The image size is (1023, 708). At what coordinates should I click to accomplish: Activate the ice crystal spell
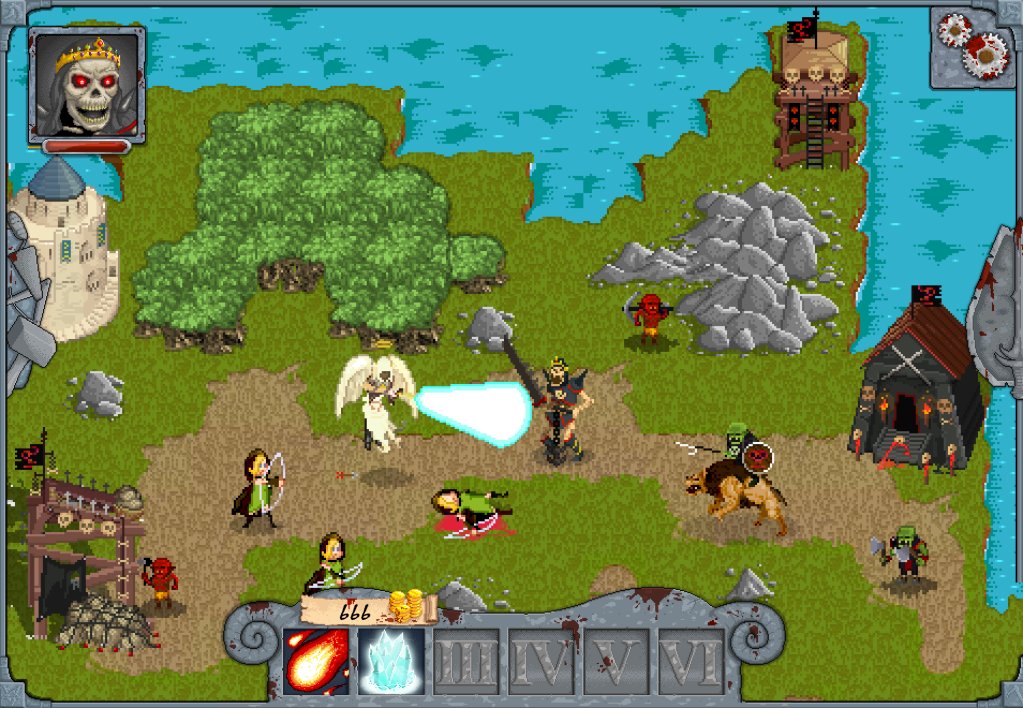pyautogui.click(x=391, y=661)
